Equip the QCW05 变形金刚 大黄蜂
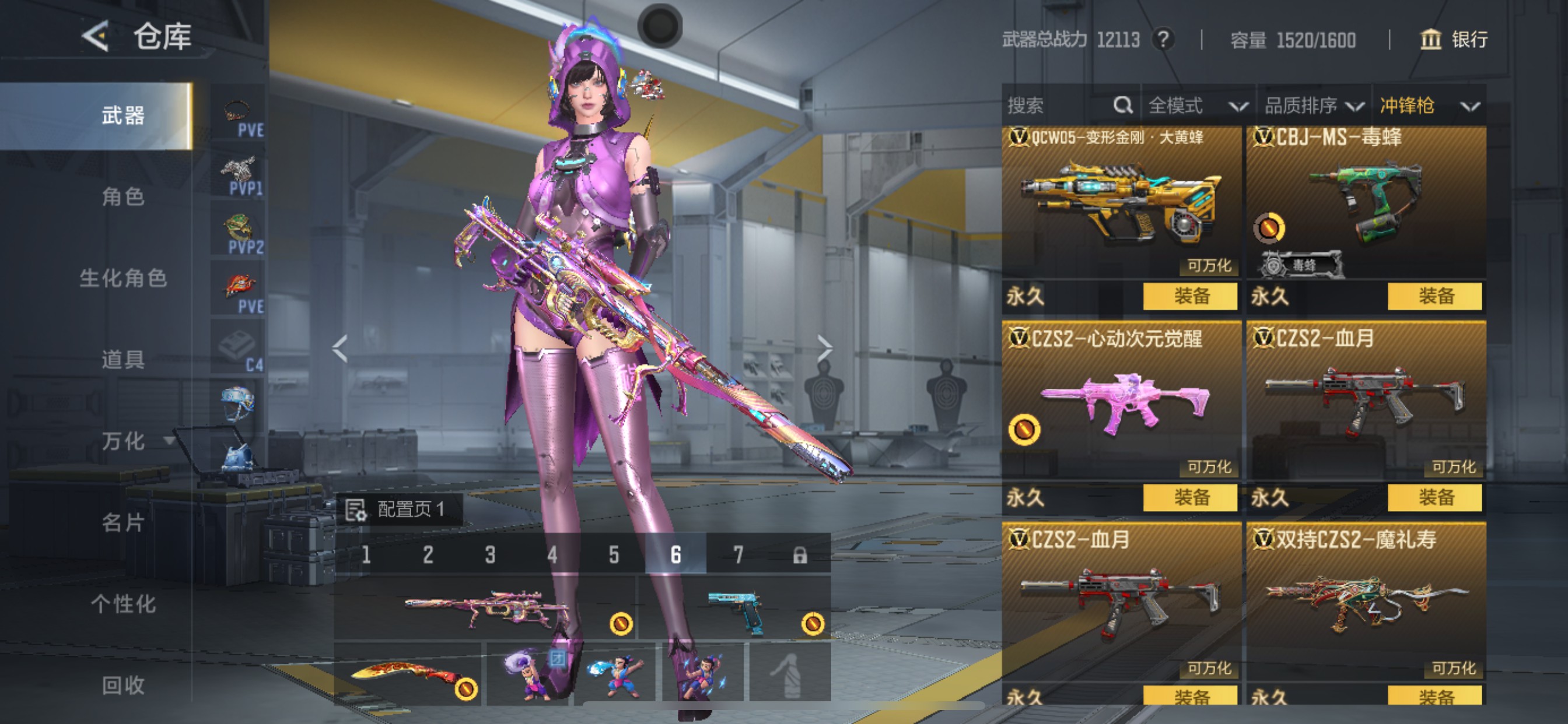Screen dimensions: 1568x724 [1190, 296]
